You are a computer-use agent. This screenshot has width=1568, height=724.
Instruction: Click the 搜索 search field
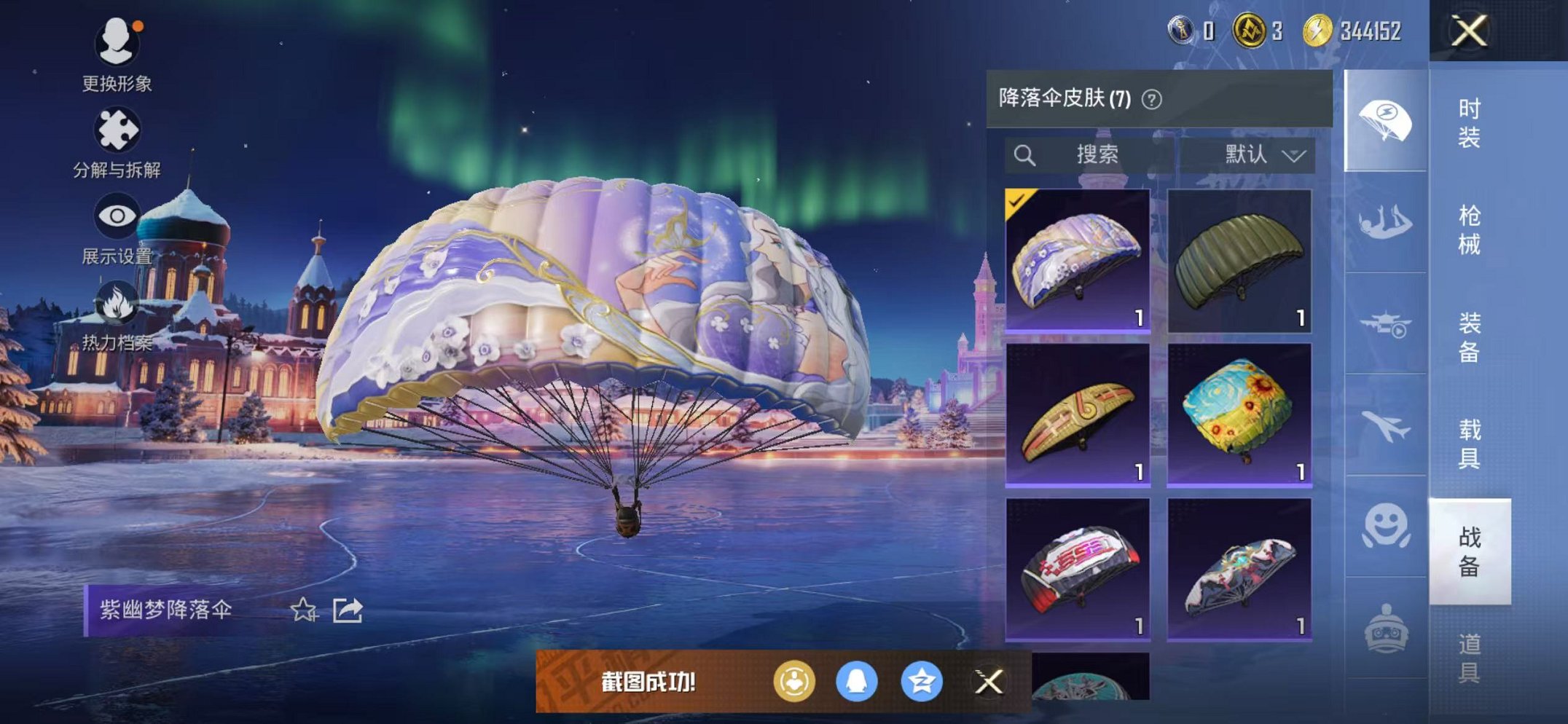tap(1097, 154)
